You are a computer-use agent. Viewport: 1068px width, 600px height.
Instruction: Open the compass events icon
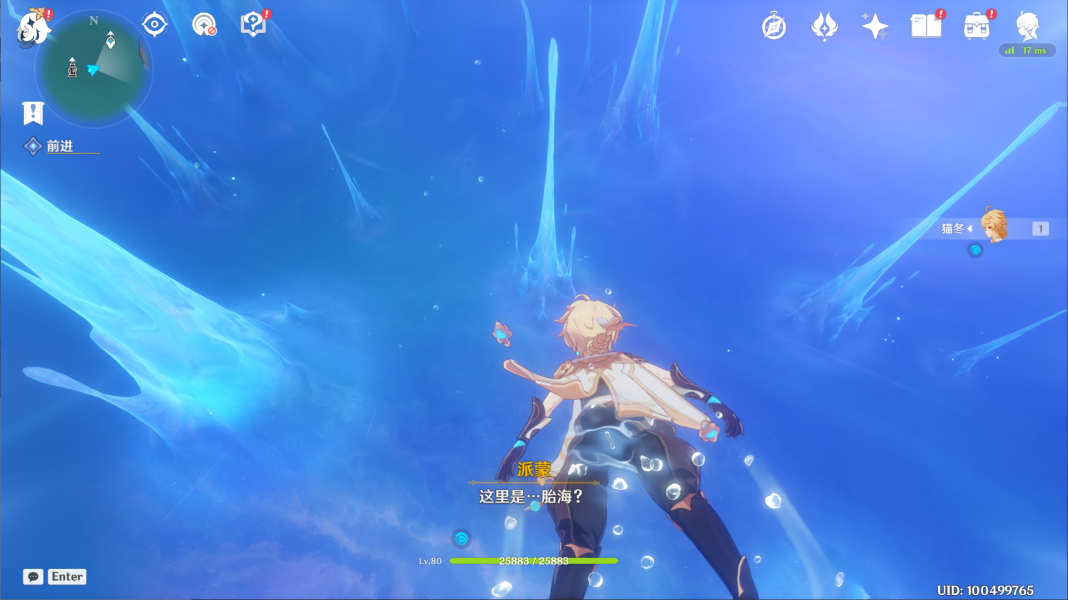click(x=773, y=26)
